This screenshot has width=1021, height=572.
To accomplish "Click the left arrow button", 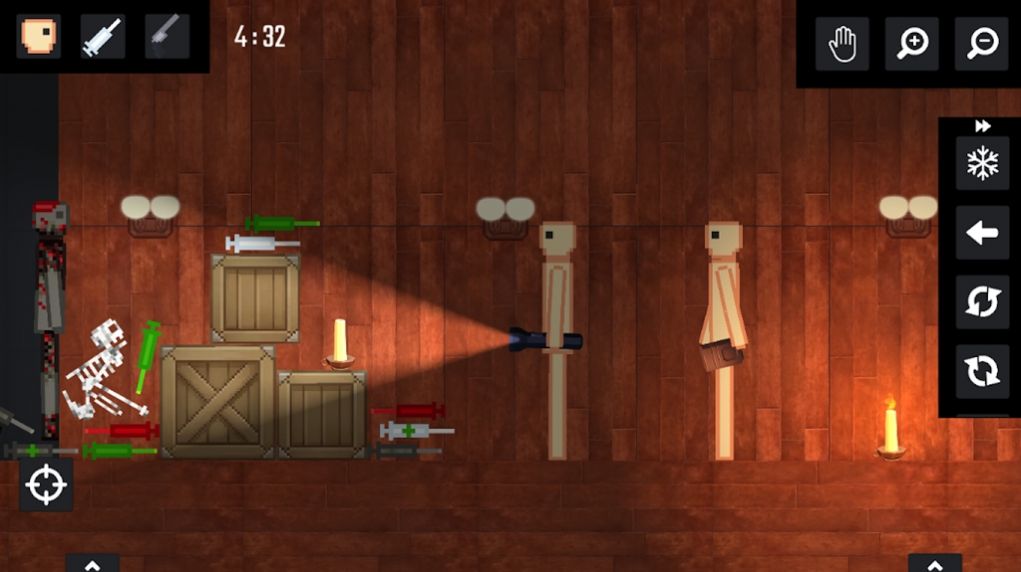I will click(x=982, y=233).
